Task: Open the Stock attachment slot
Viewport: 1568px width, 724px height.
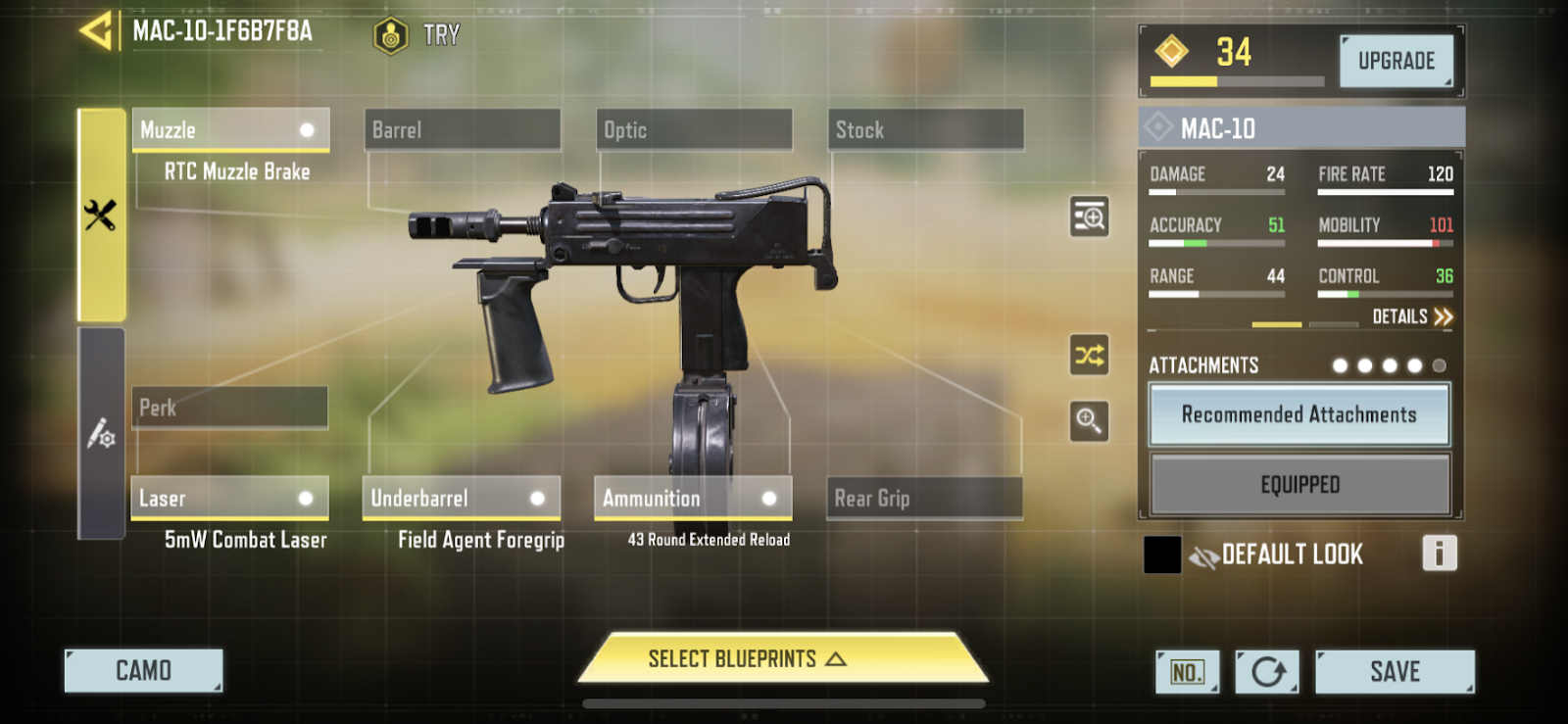Action: click(x=925, y=130)
